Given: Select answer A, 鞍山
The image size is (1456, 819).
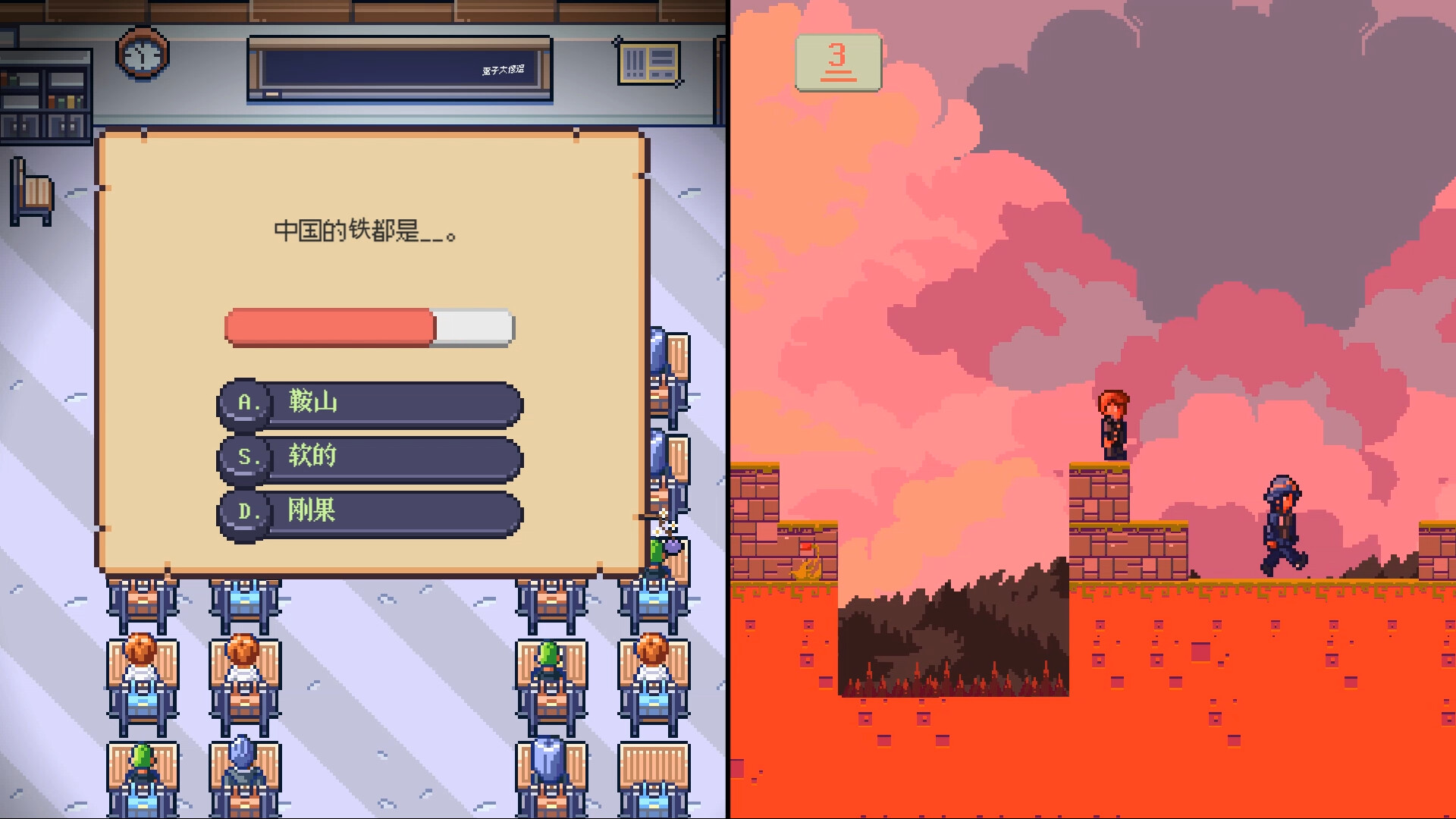Looking at the screenshot, I should pos(369,403).
